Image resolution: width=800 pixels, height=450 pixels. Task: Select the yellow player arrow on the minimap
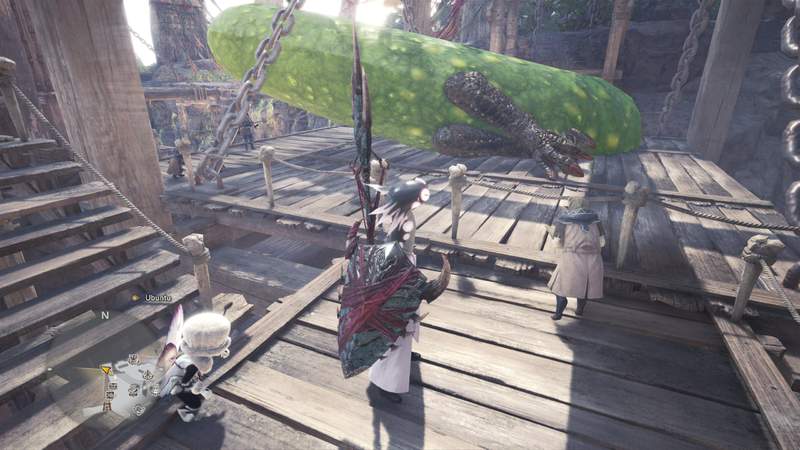pyautogui.click(x=107, y=371)
